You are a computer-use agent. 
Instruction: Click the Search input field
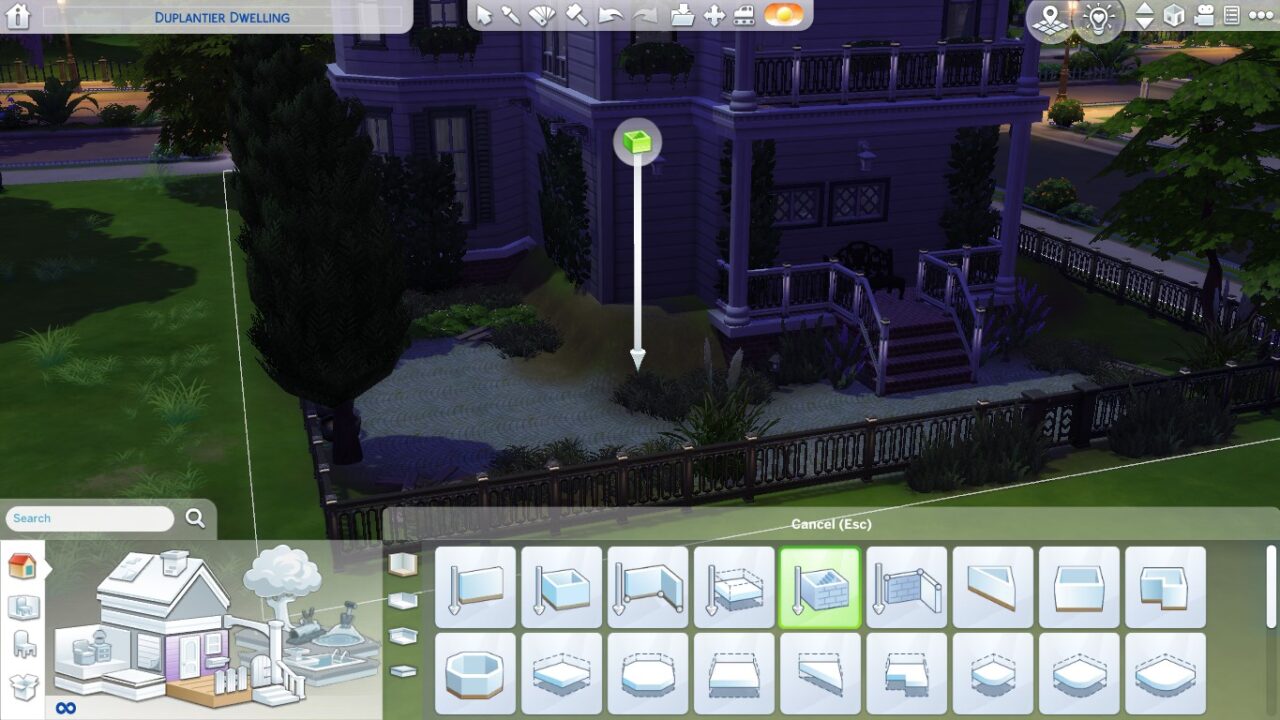88,518
